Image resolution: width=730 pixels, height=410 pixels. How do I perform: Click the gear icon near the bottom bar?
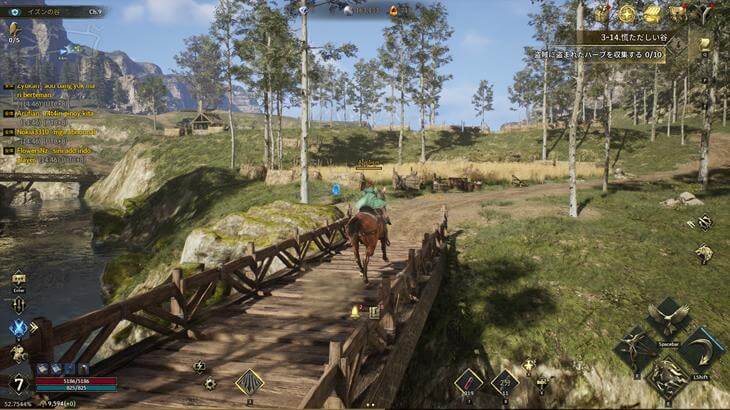pos(210,383)
